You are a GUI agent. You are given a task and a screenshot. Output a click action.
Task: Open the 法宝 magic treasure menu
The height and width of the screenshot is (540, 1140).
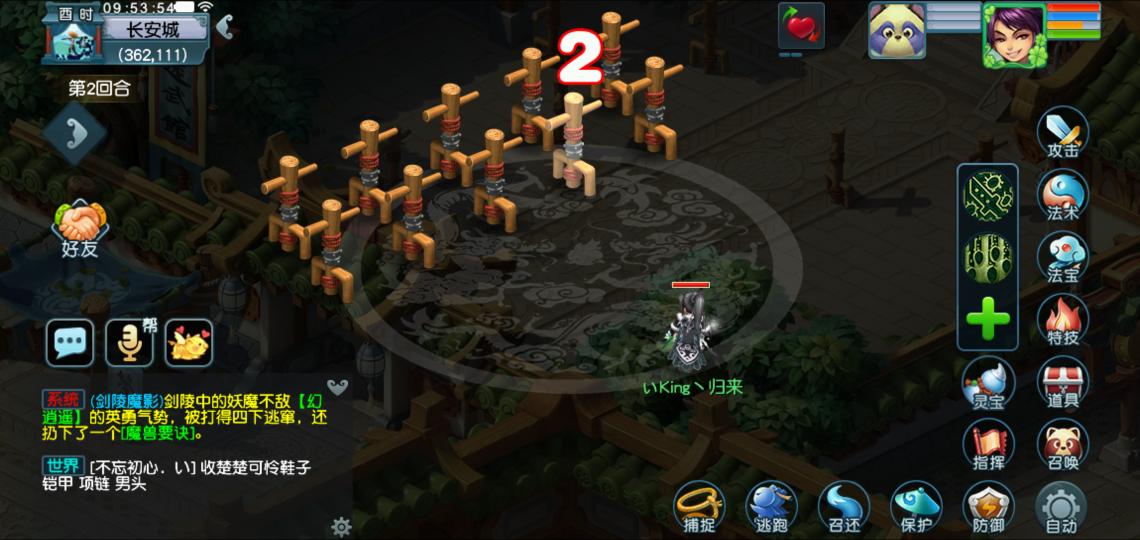(x=1062, y=256)
